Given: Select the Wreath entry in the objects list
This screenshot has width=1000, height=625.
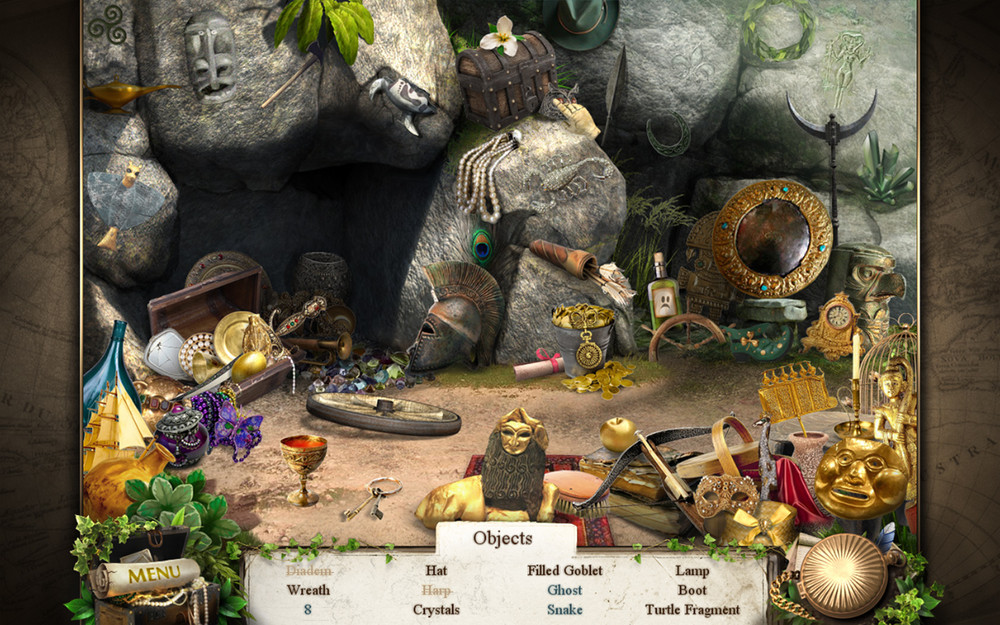Looking at the screenshot, I should pyautogui.click(x=308, y=590).
